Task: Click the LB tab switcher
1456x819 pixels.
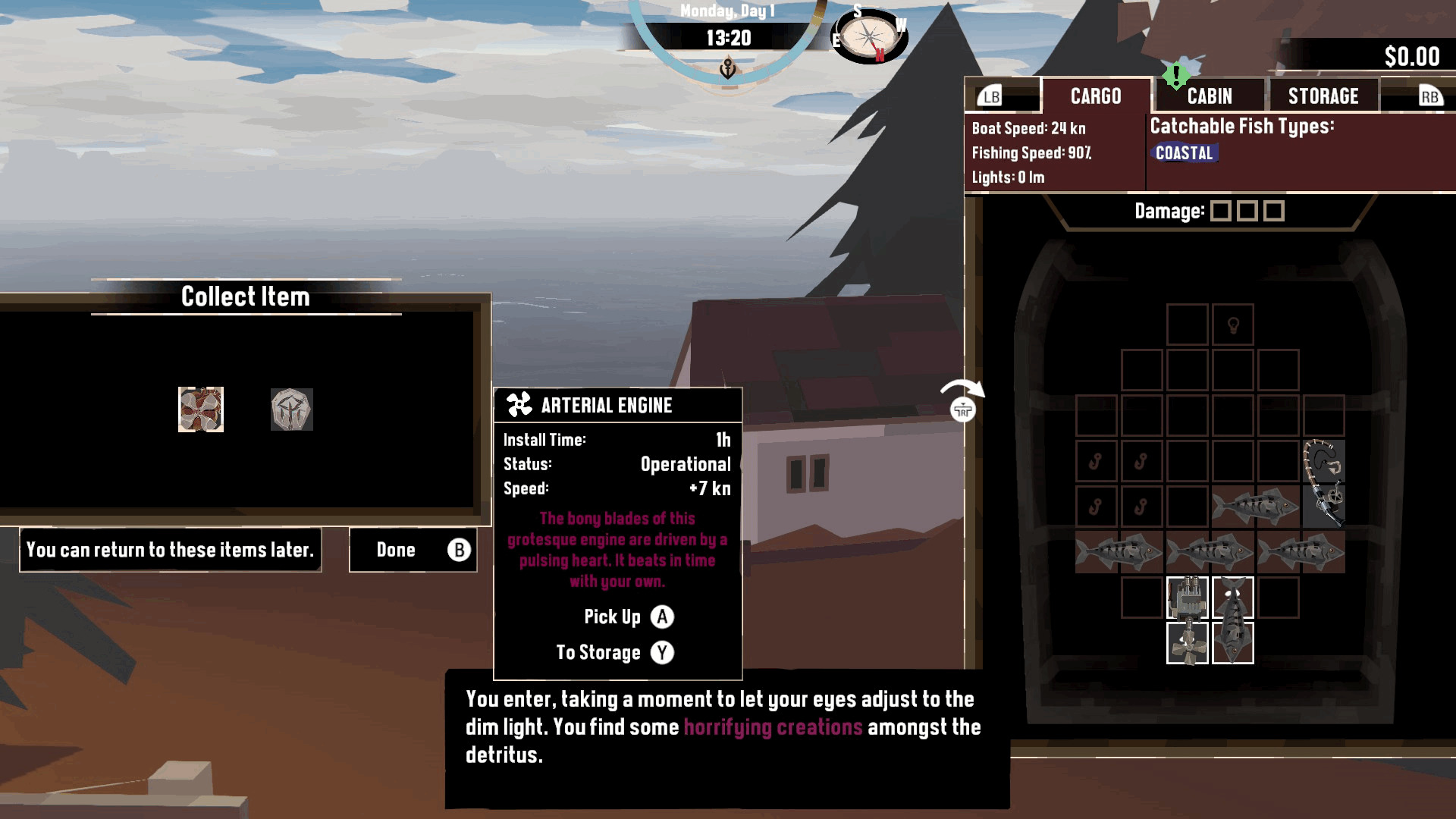Action: (990, 96)
